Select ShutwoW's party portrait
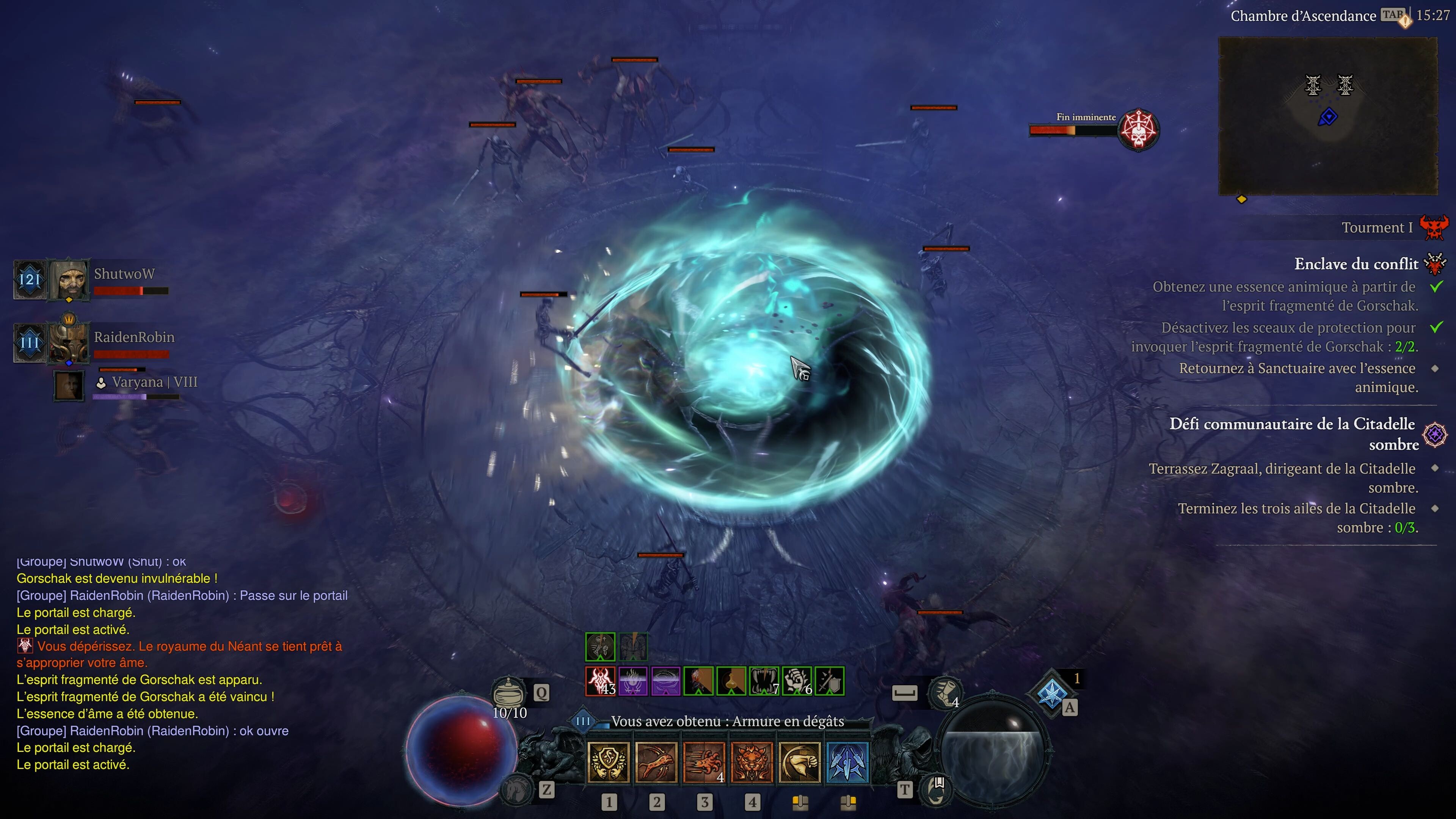The image size is (1456, 819). coord(69,279)
